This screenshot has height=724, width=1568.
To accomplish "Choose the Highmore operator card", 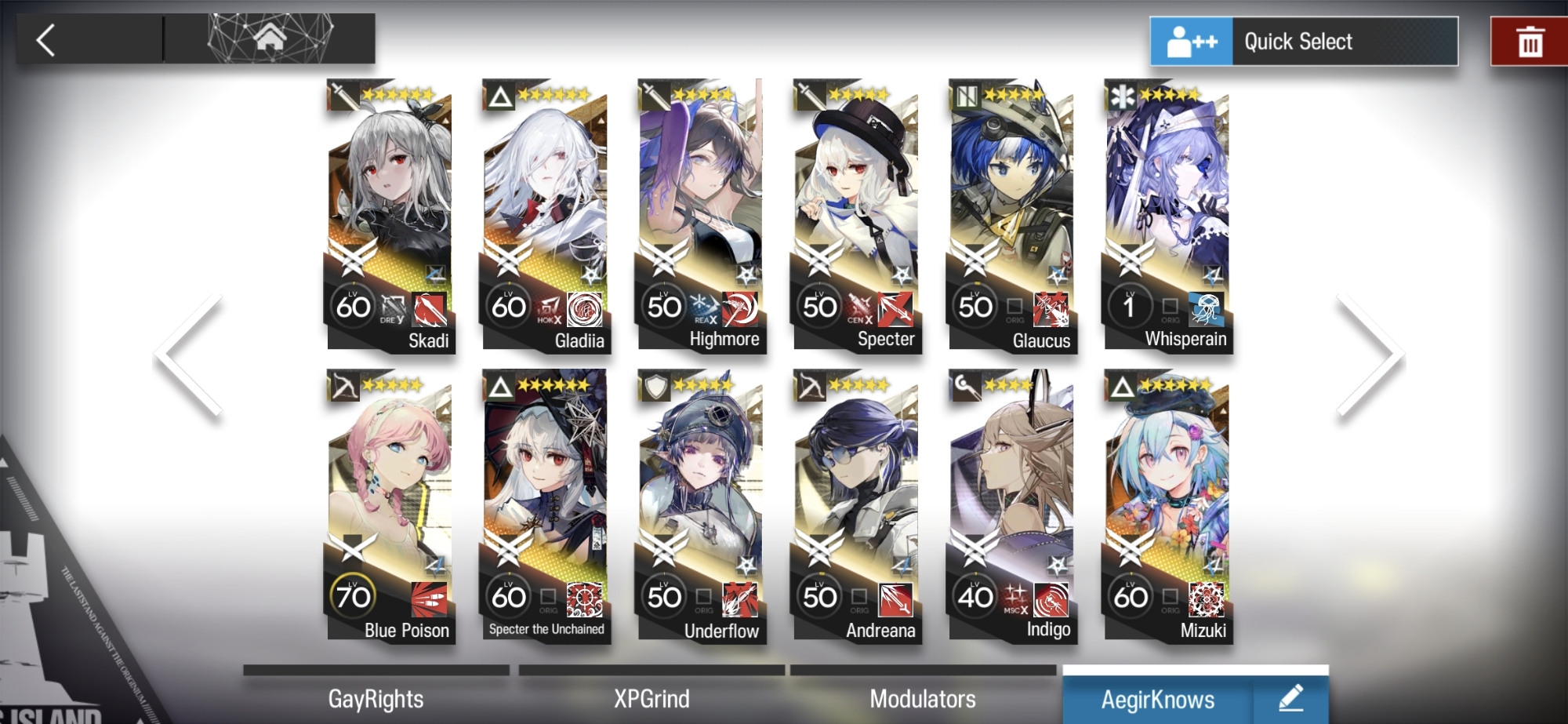I will pyautogui.click(x=700, y=216).
